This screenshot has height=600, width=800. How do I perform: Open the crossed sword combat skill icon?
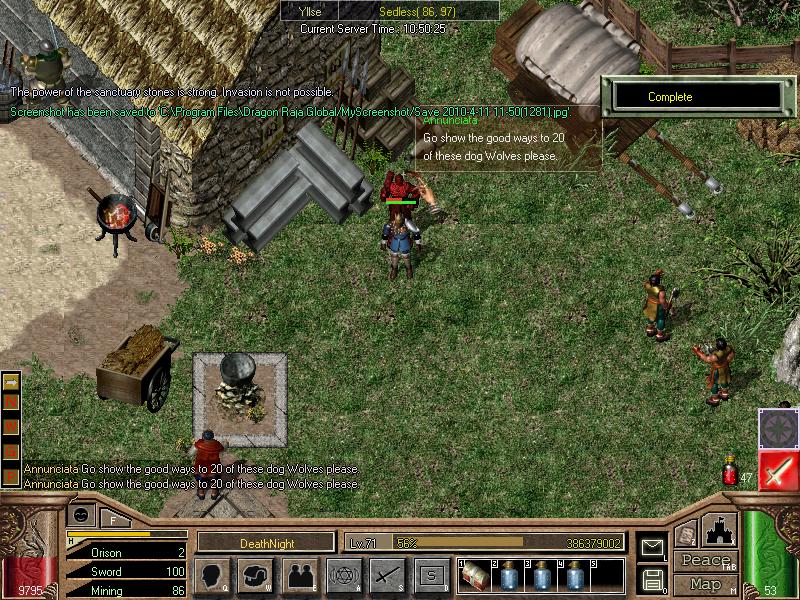(386, 575)
